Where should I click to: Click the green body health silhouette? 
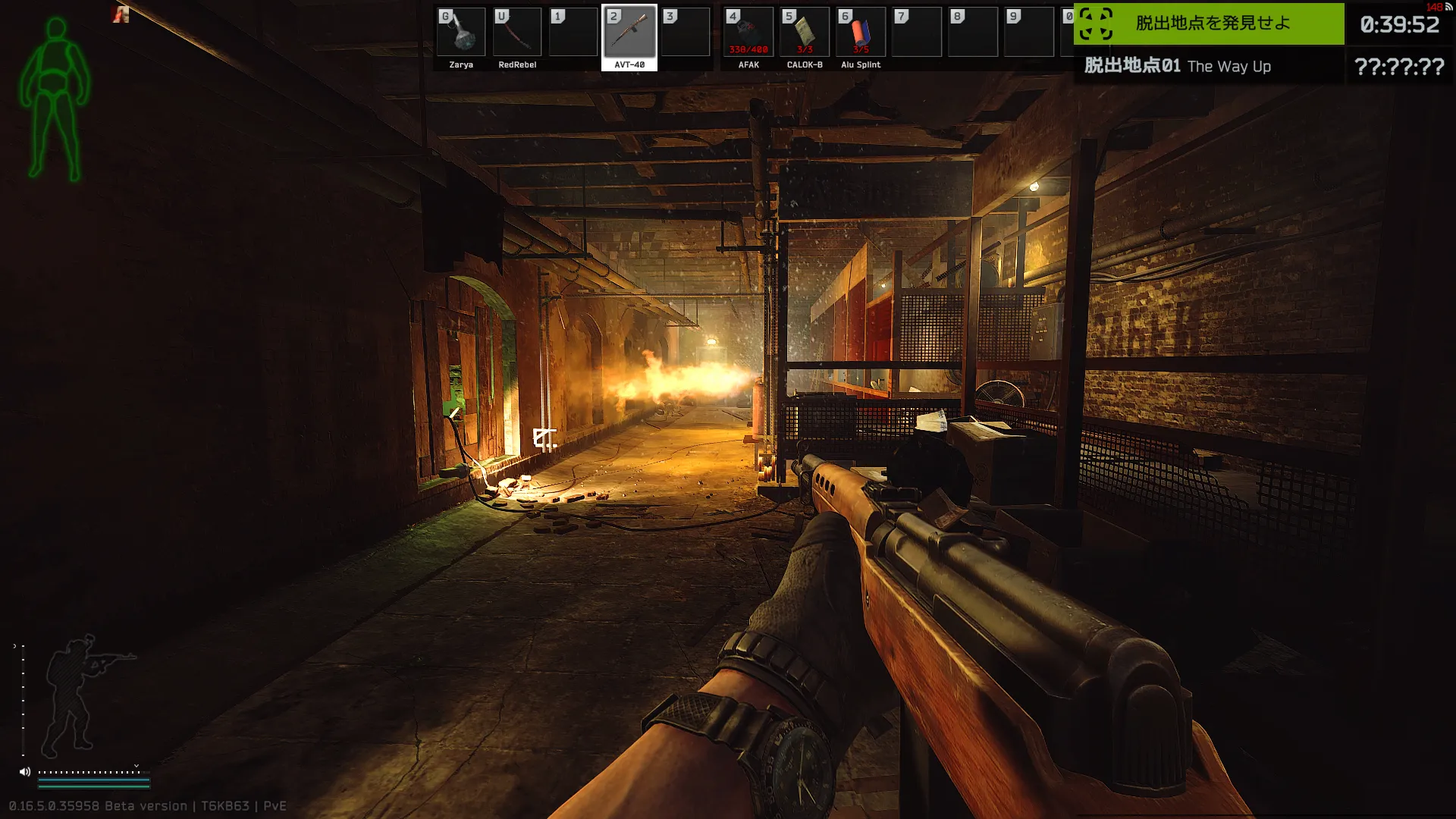point(55,99)
